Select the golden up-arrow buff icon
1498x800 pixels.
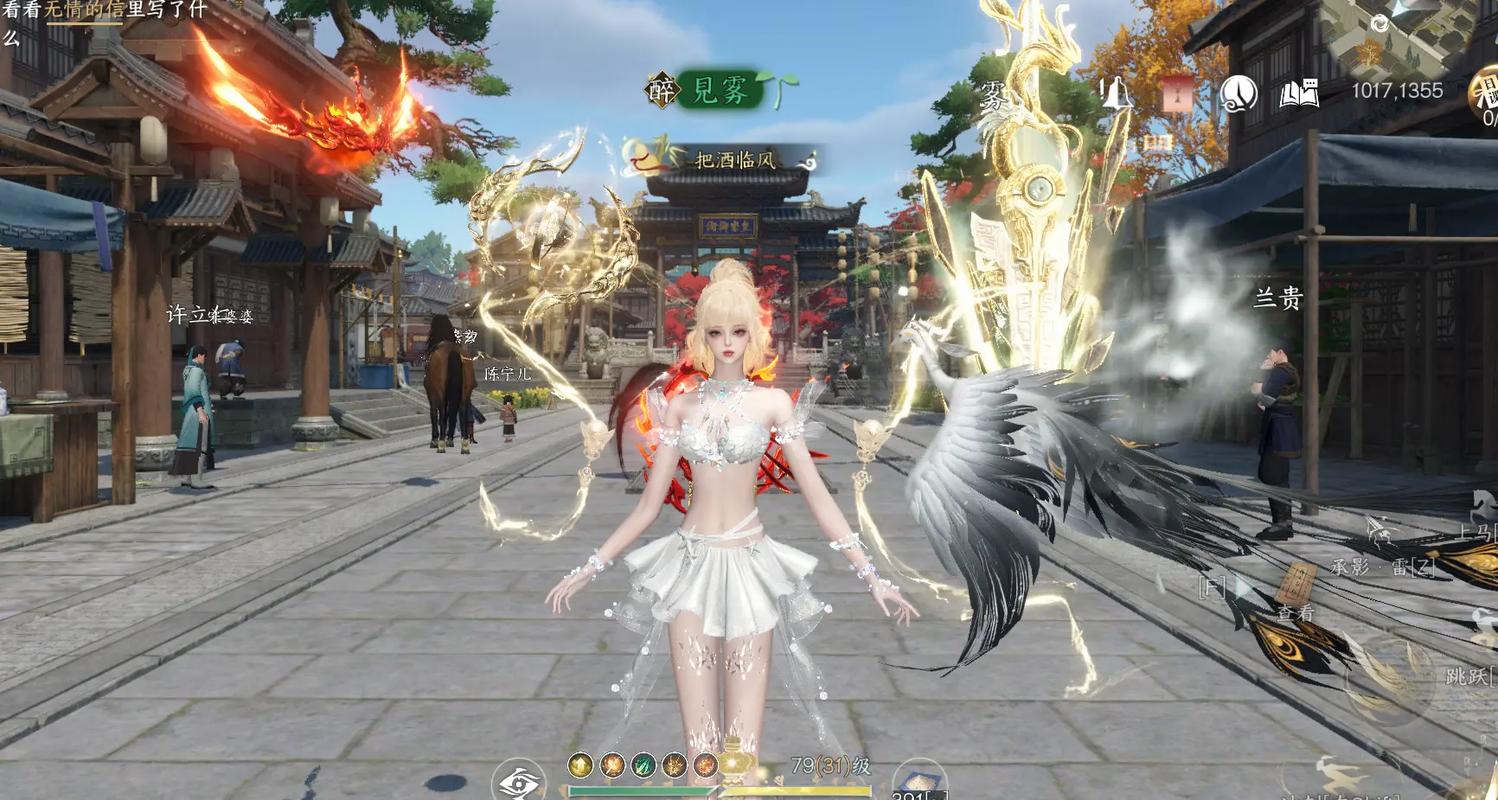pyautogui.click(x=580, y=765)
